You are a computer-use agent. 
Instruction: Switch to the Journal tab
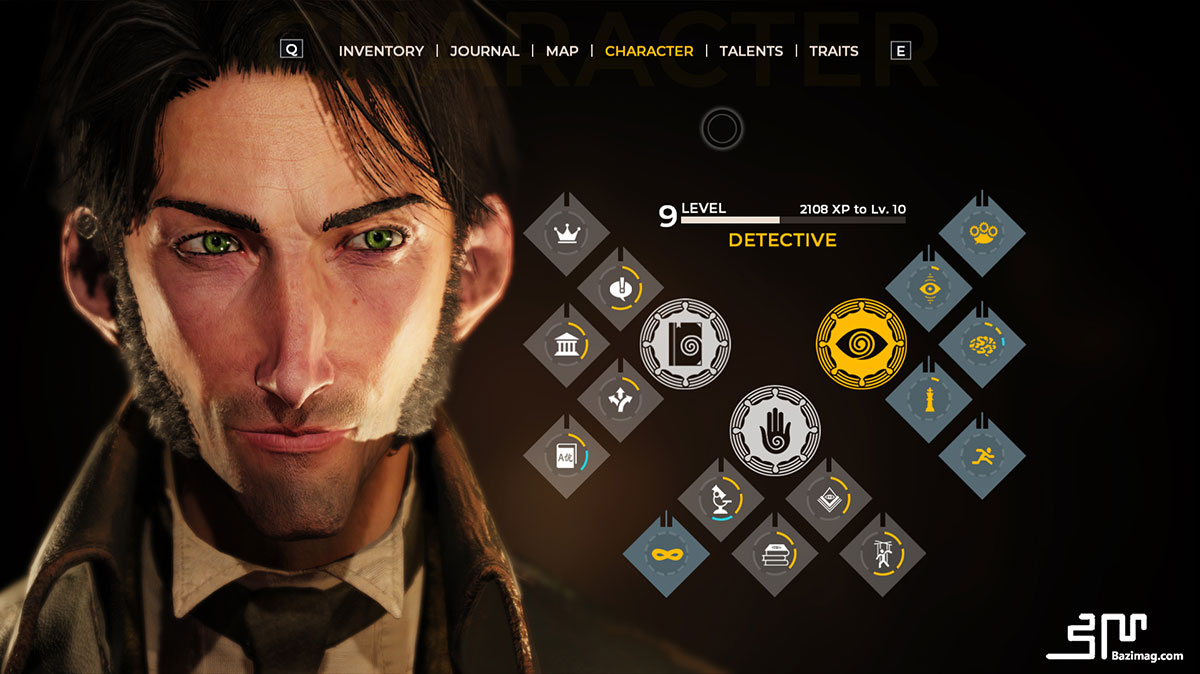coord(484,51)
